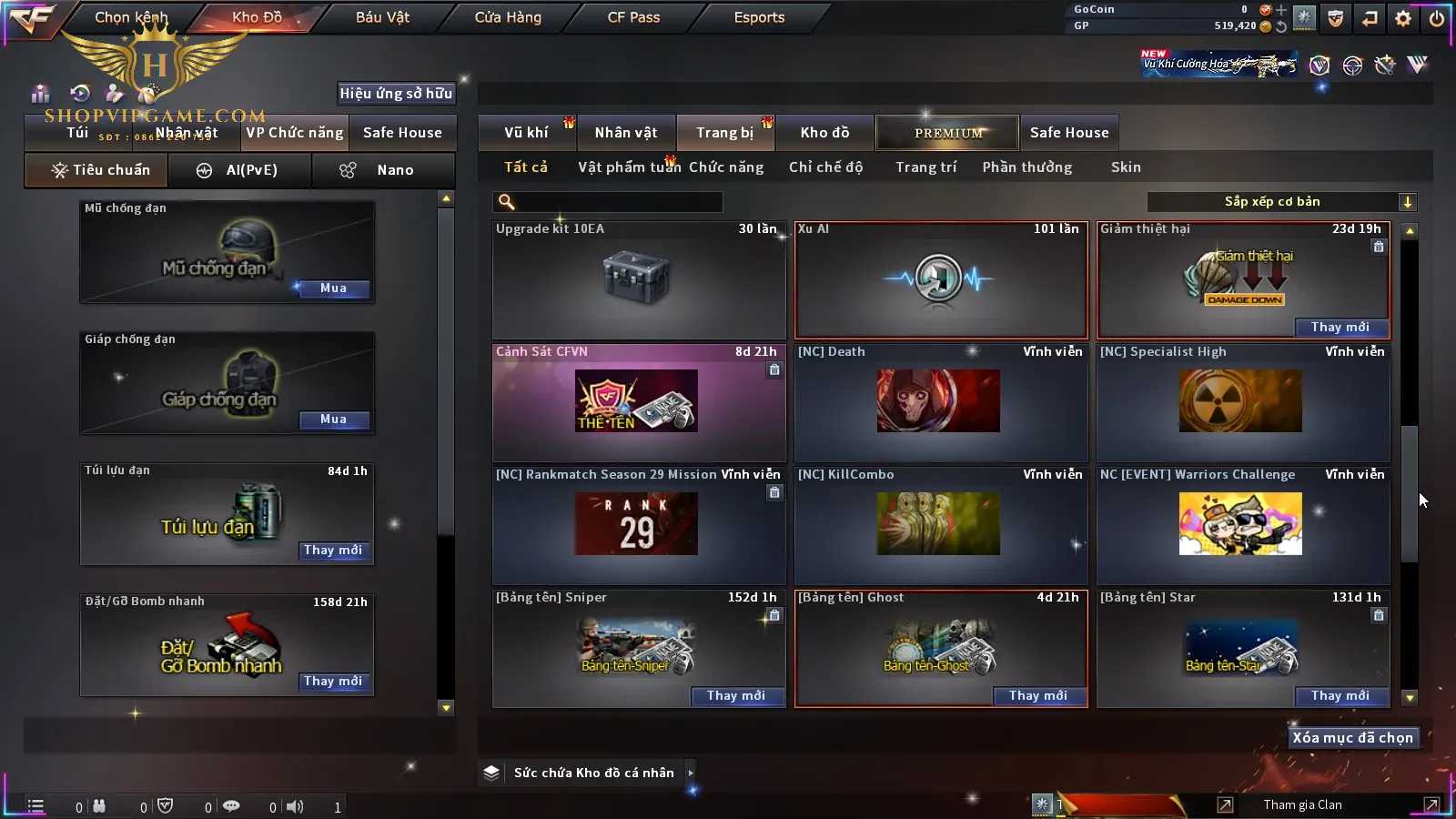
Task: Switch to the Báu Vật menu
Action: click(382, 17)
